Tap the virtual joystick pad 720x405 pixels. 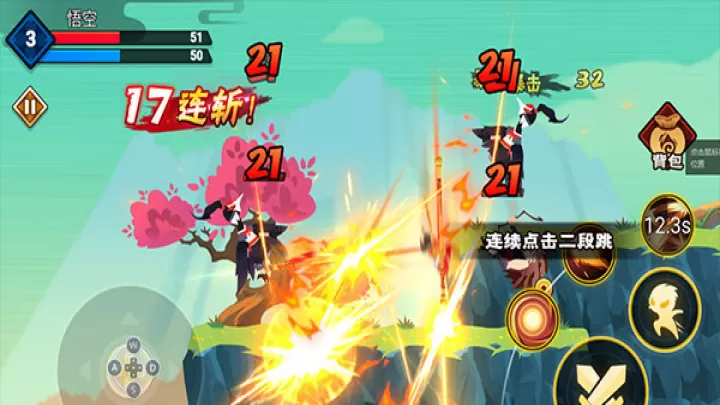(x=127, y=365)
